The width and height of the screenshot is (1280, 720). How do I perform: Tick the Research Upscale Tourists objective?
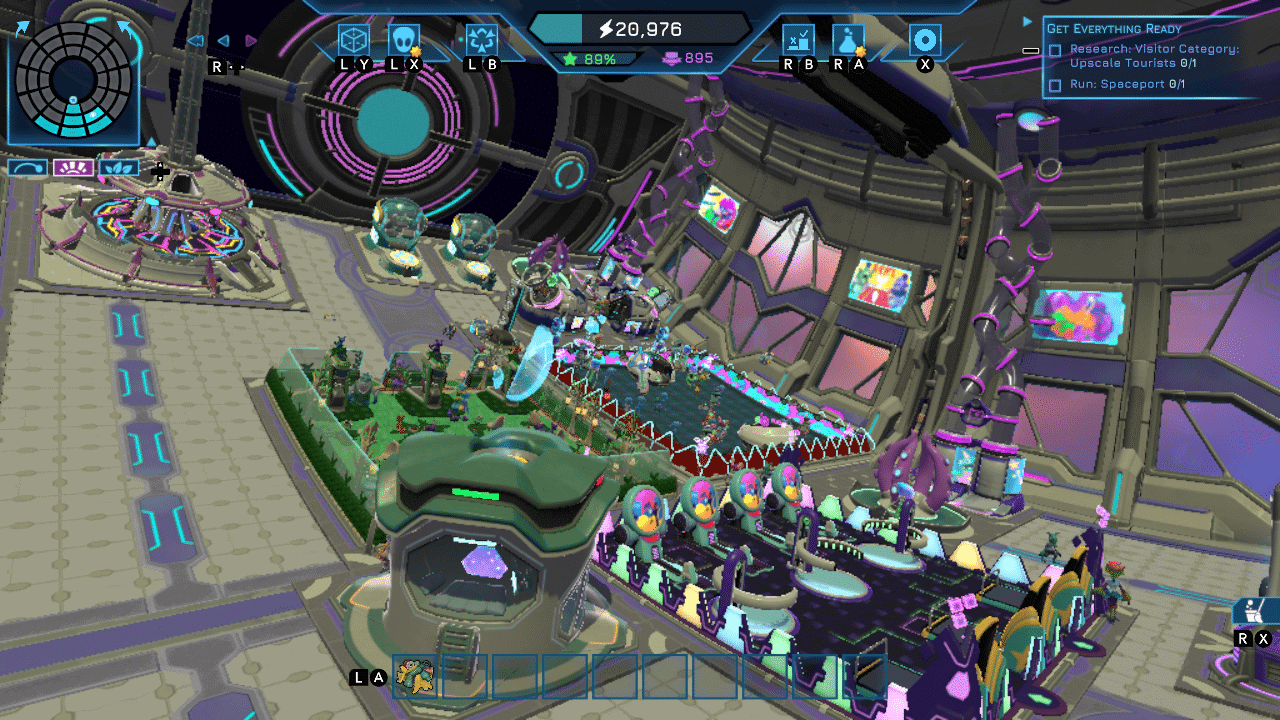point(1055,50)
